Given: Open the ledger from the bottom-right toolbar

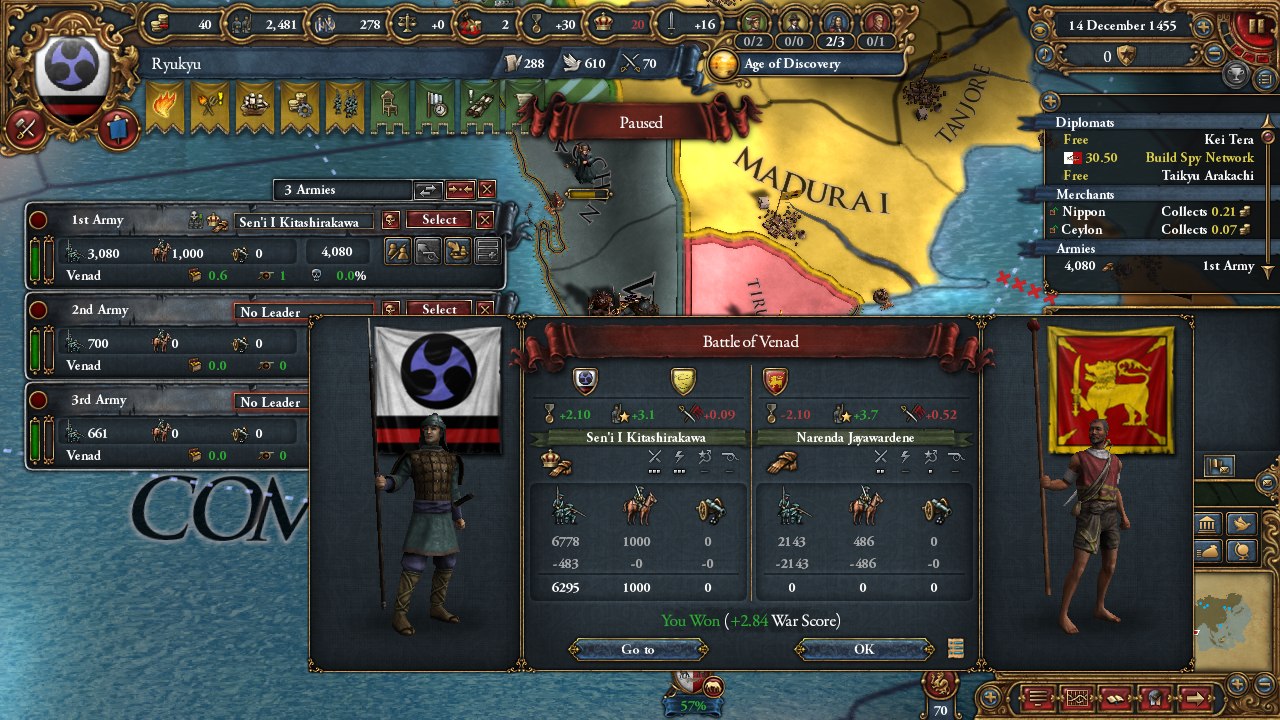Looking at the screenshot, I should (x=1078, y=697).
